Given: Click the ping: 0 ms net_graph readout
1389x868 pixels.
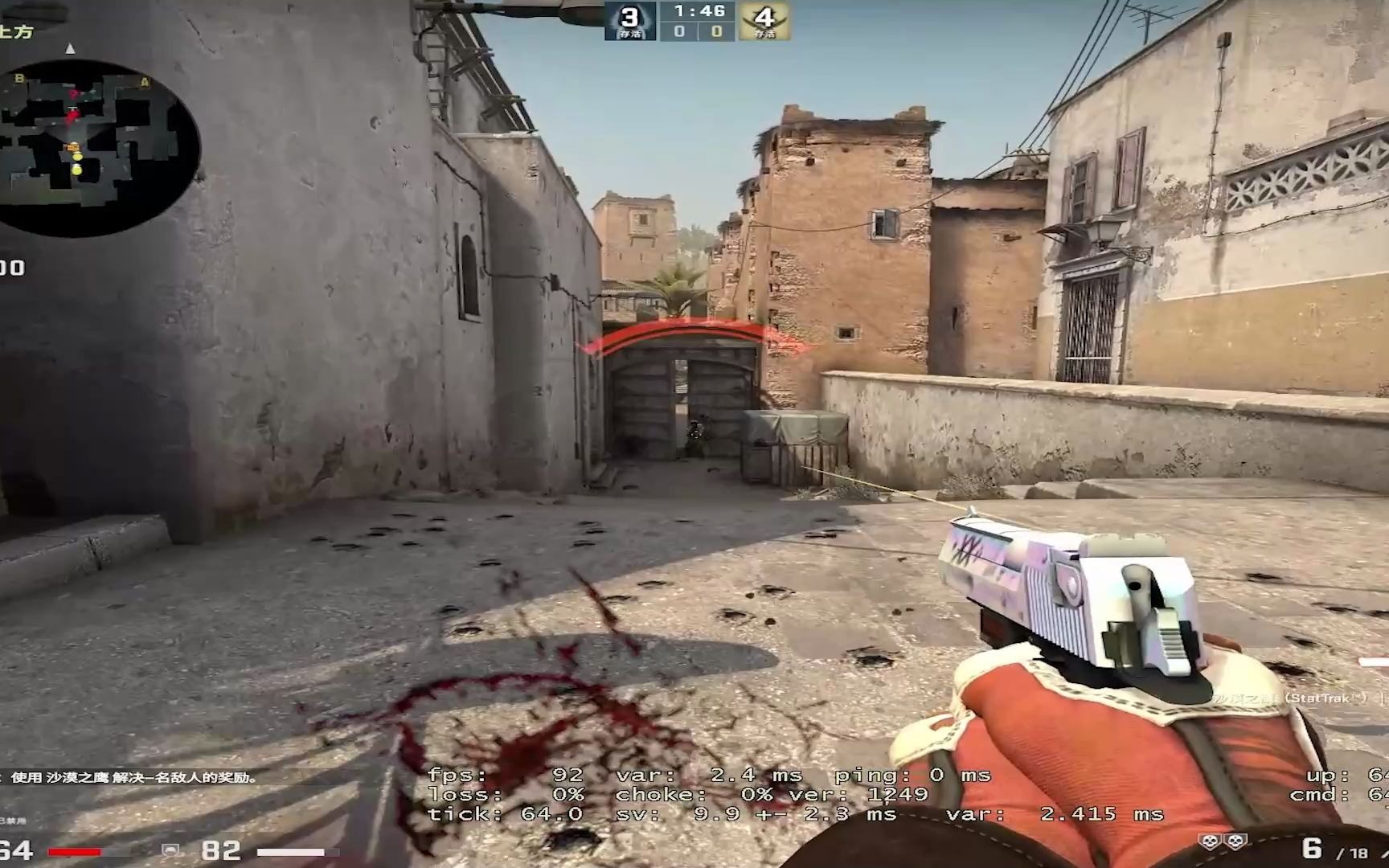Looking at the screenshot, I should click(x=912, y=775).
